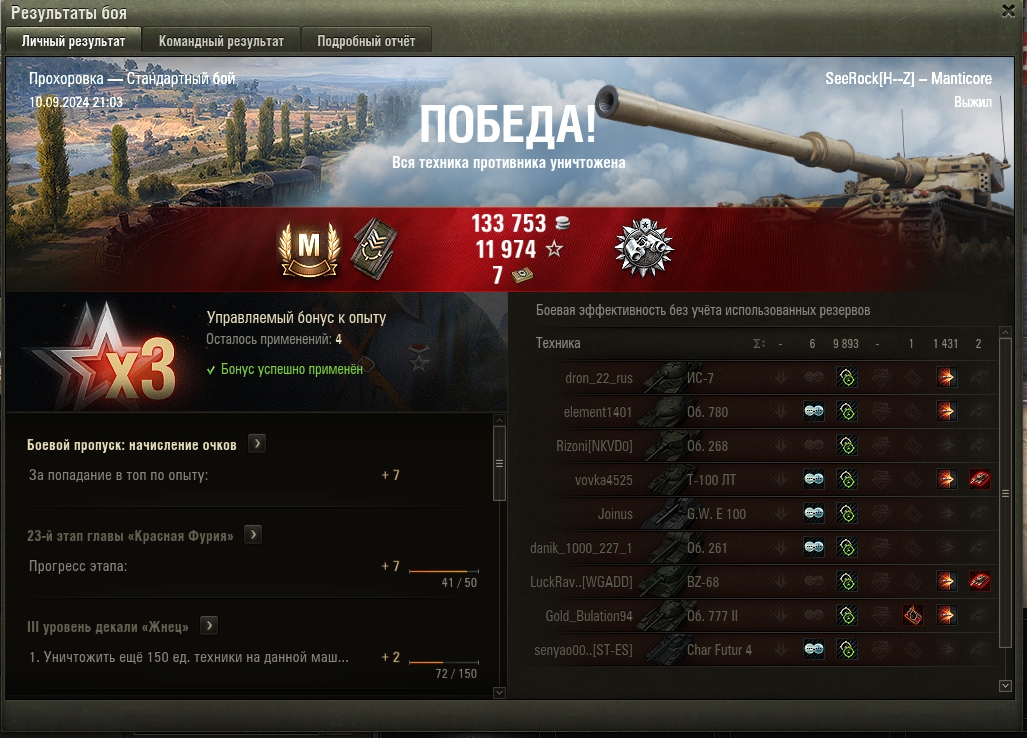1027x738 pixels.
Task: Click the Техника column header
Action: tap(558, 343)
